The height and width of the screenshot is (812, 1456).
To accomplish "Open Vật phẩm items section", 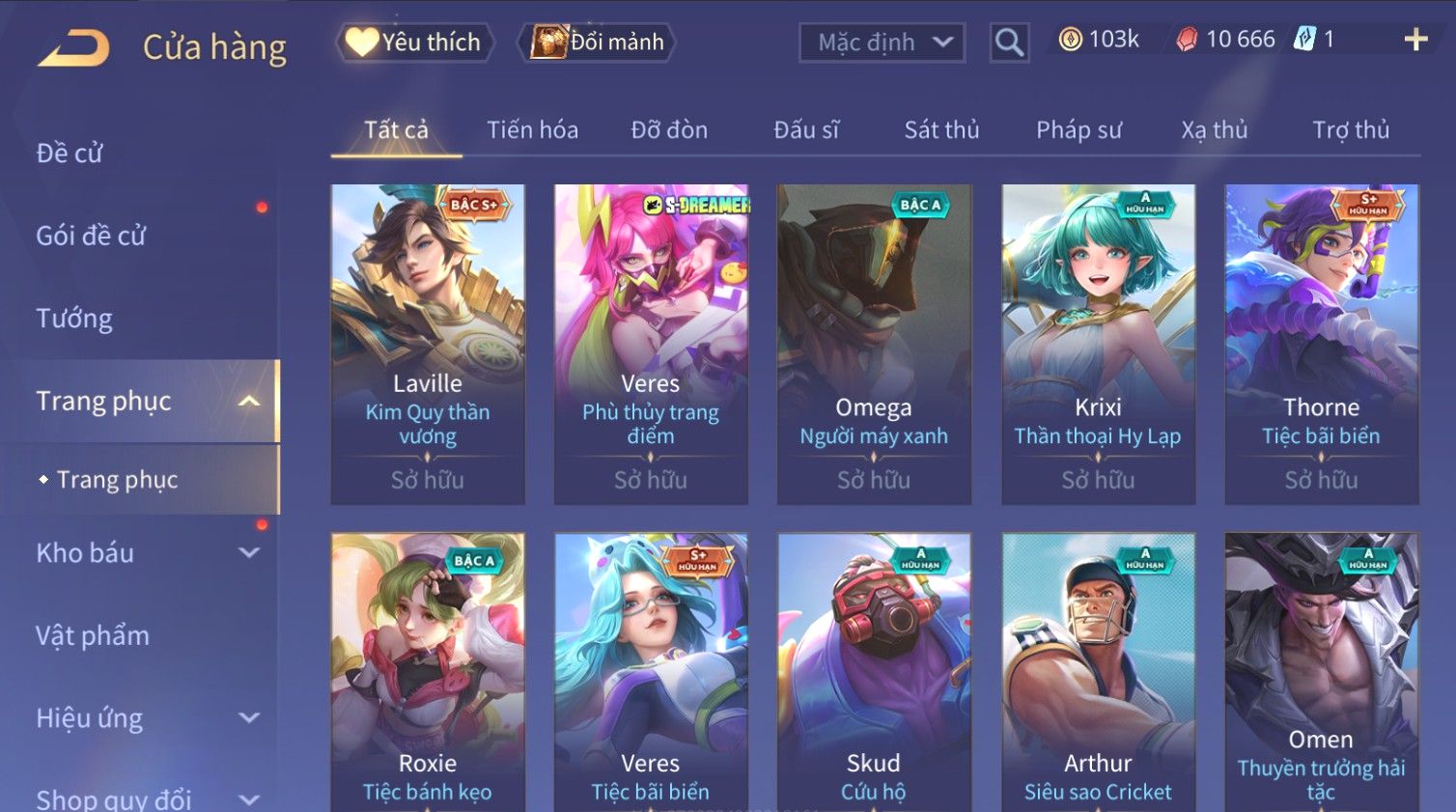I will coord(93,635).
